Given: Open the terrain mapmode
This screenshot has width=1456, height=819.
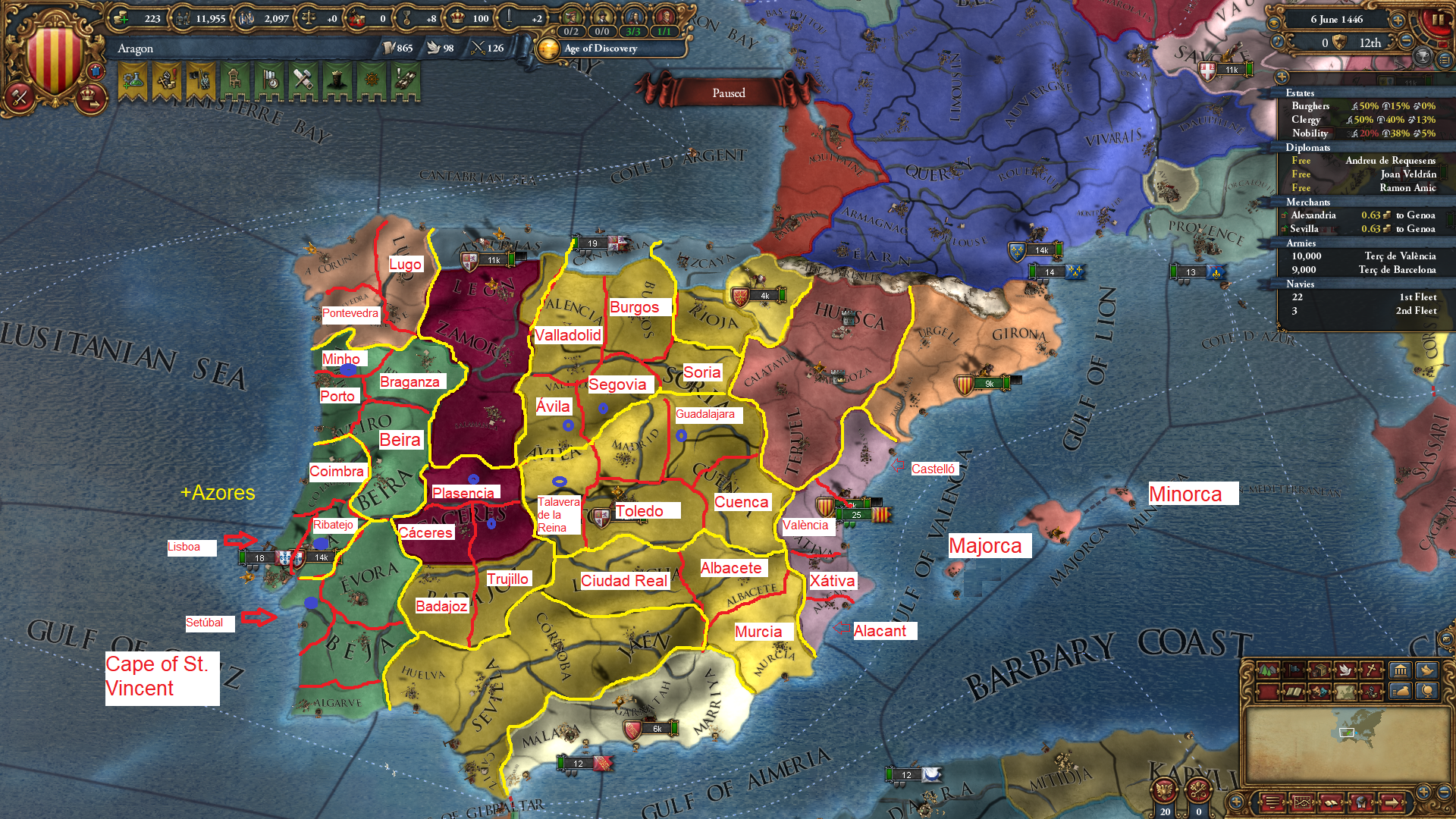Looking at the screenshot, I should pyautogui.click(x=1268, y=670).
